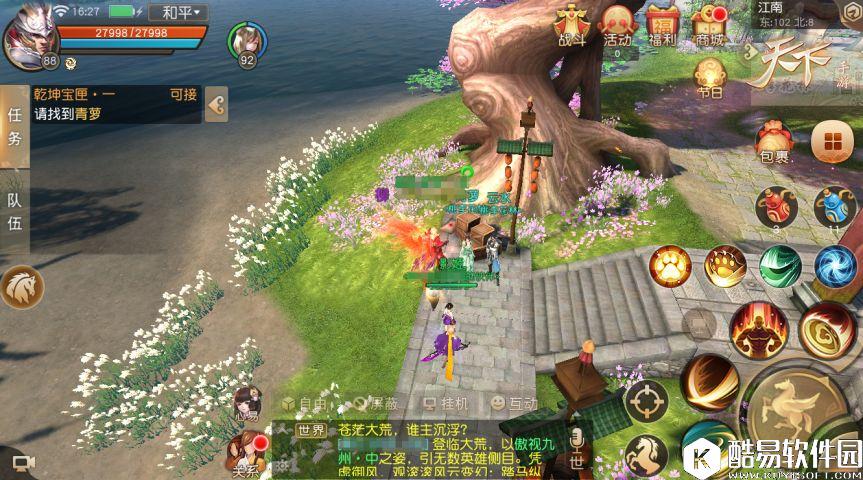This screenshot has width=863, height=480.
Task: Open the 活动 events menu
Action: pyautogui.click(x=617, y=24)
